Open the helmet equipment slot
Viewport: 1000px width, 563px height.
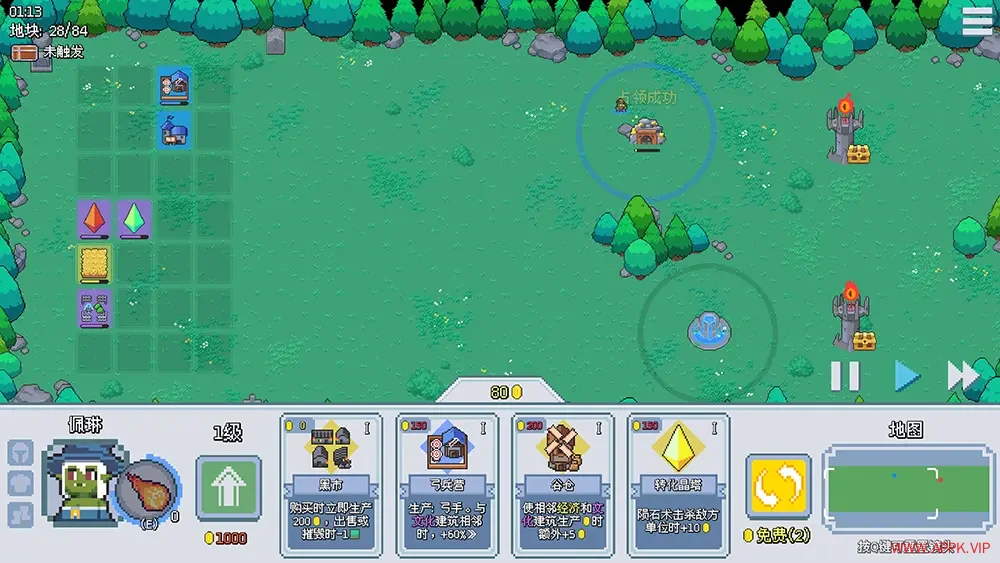click(21, 453)
